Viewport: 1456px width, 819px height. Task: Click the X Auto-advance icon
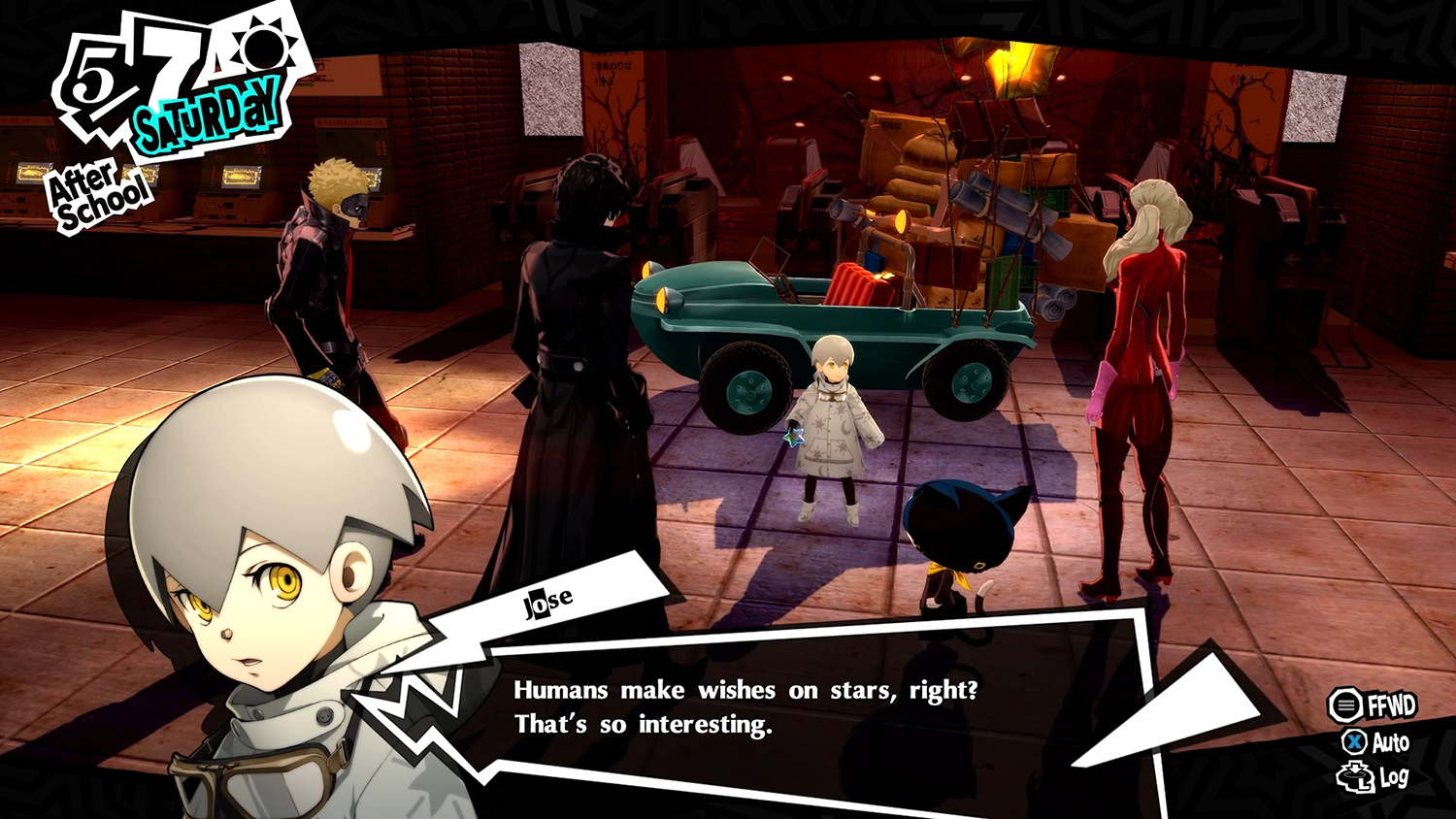click(x=1357, y=743)
